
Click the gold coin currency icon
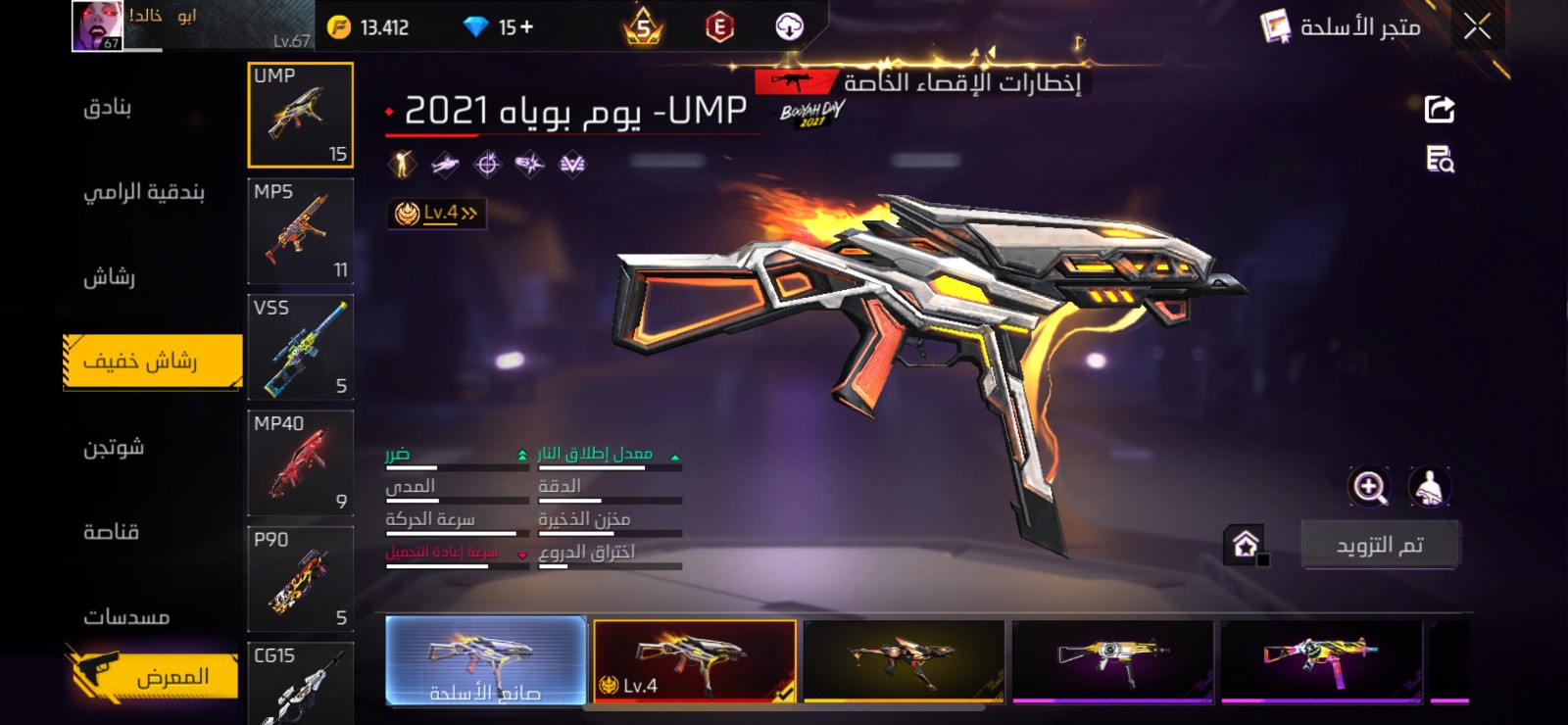click(x=340, y=25)
